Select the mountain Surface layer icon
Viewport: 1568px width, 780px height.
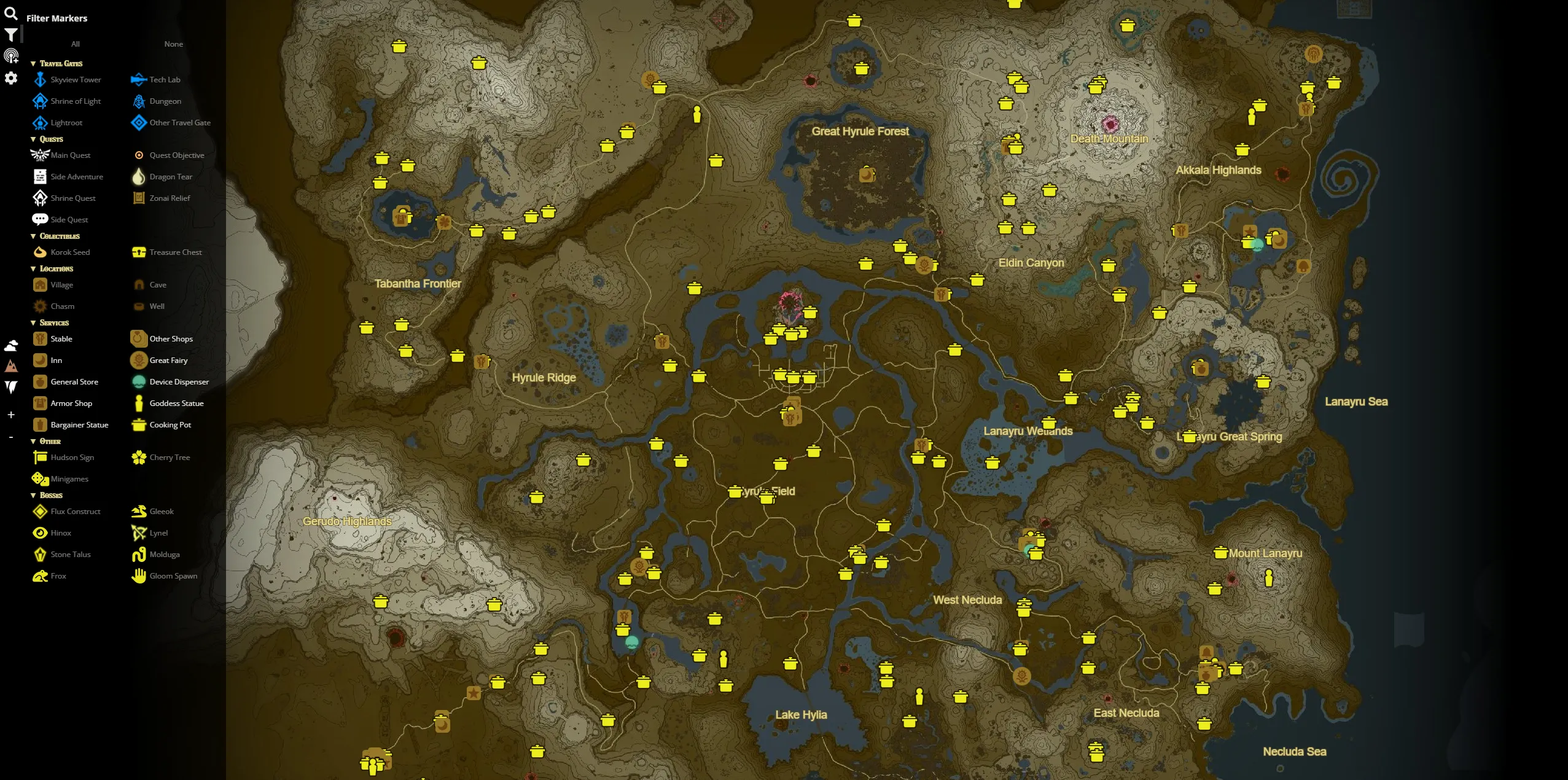[x=11, y=367]
